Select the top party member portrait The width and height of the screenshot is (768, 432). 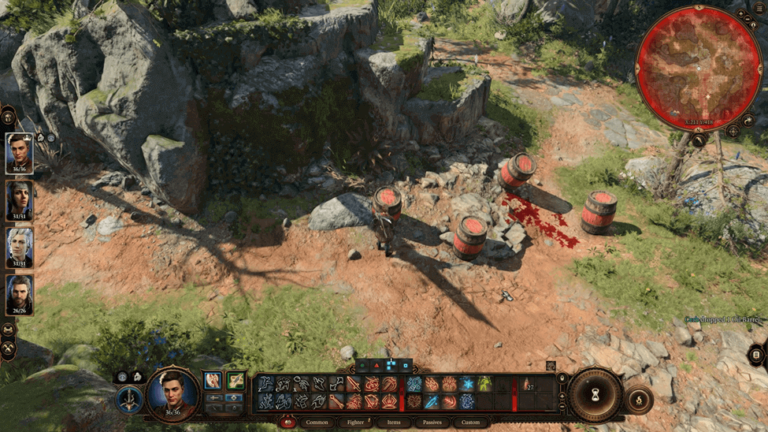coord(19,153)
